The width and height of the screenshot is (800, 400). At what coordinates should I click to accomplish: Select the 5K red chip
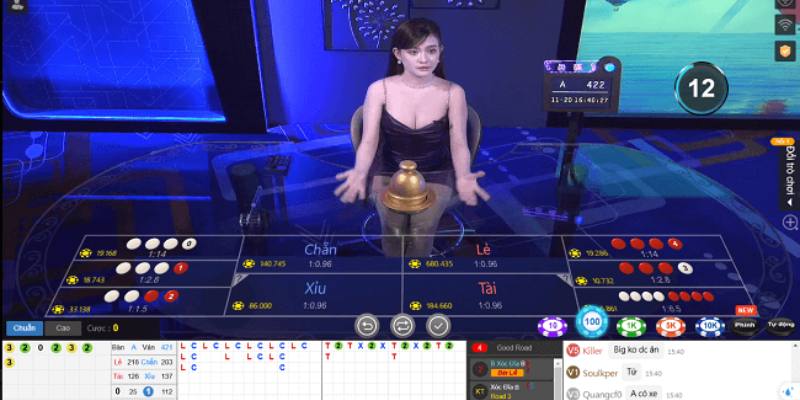(670, 326)
